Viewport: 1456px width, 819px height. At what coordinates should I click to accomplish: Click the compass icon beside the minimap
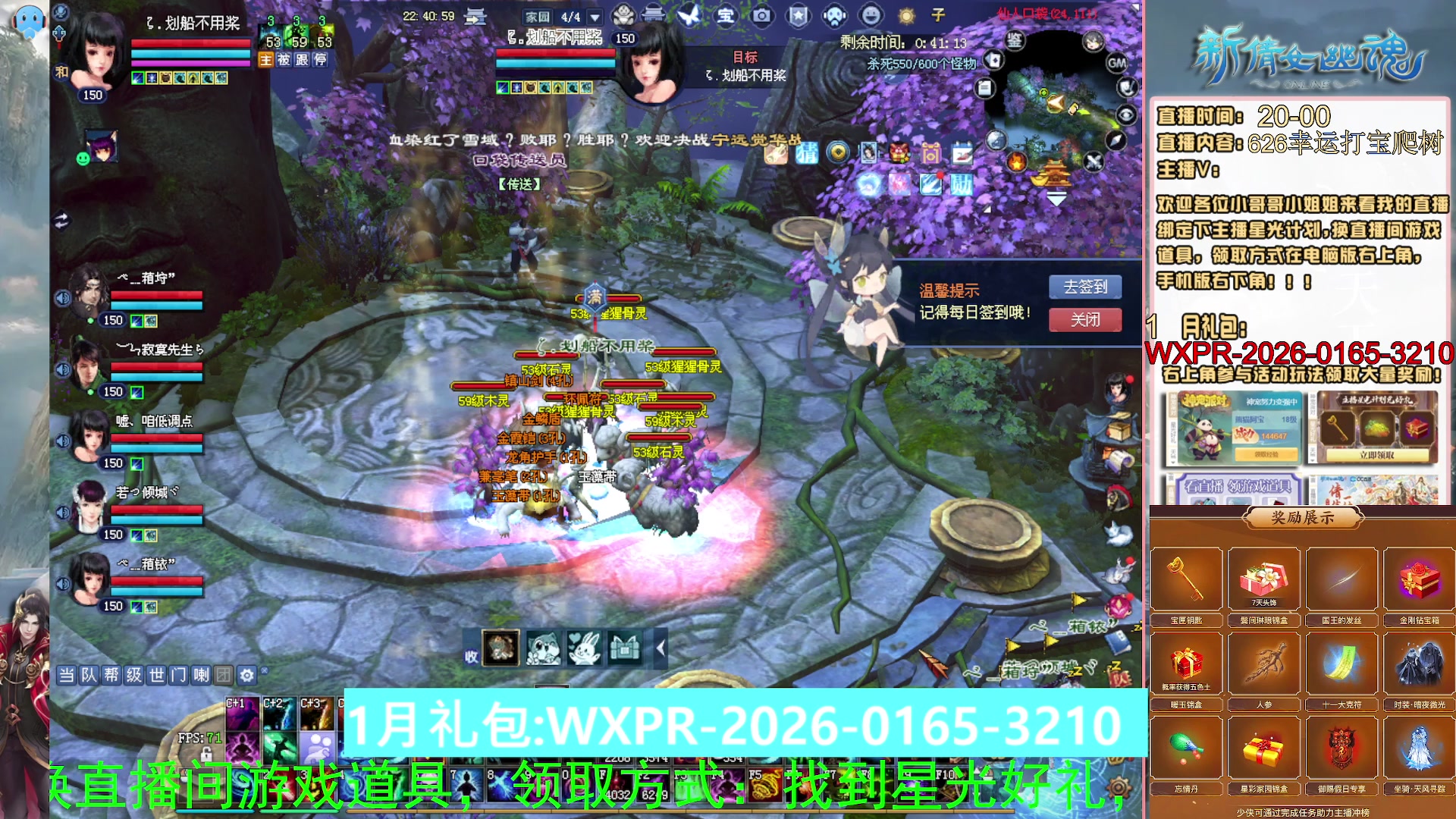pos(1115,140)
